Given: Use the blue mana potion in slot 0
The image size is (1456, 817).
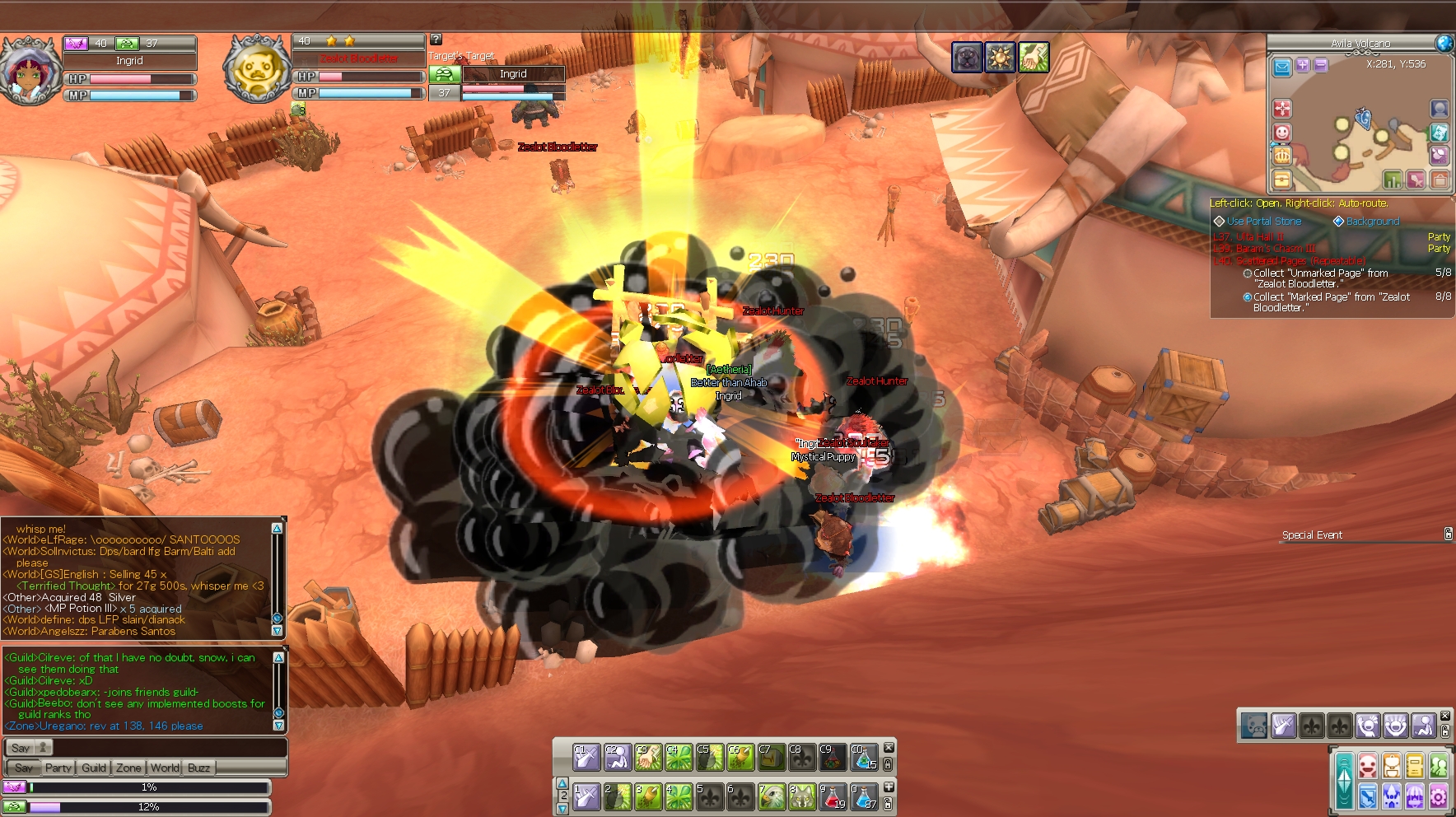Looking at the screenshot, I should (x=863, y=796).
